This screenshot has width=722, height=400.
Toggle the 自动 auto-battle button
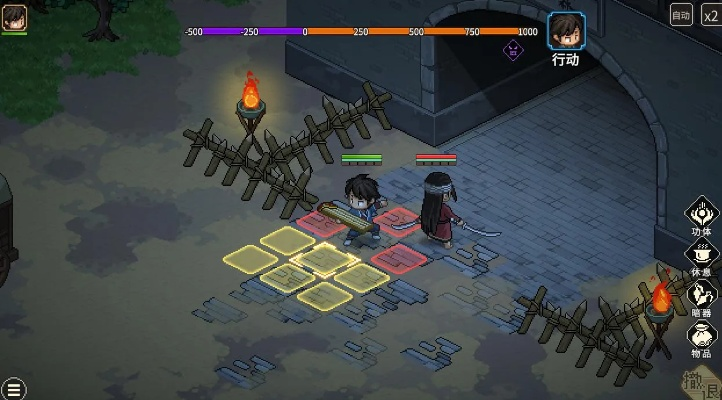coord(681,14)
